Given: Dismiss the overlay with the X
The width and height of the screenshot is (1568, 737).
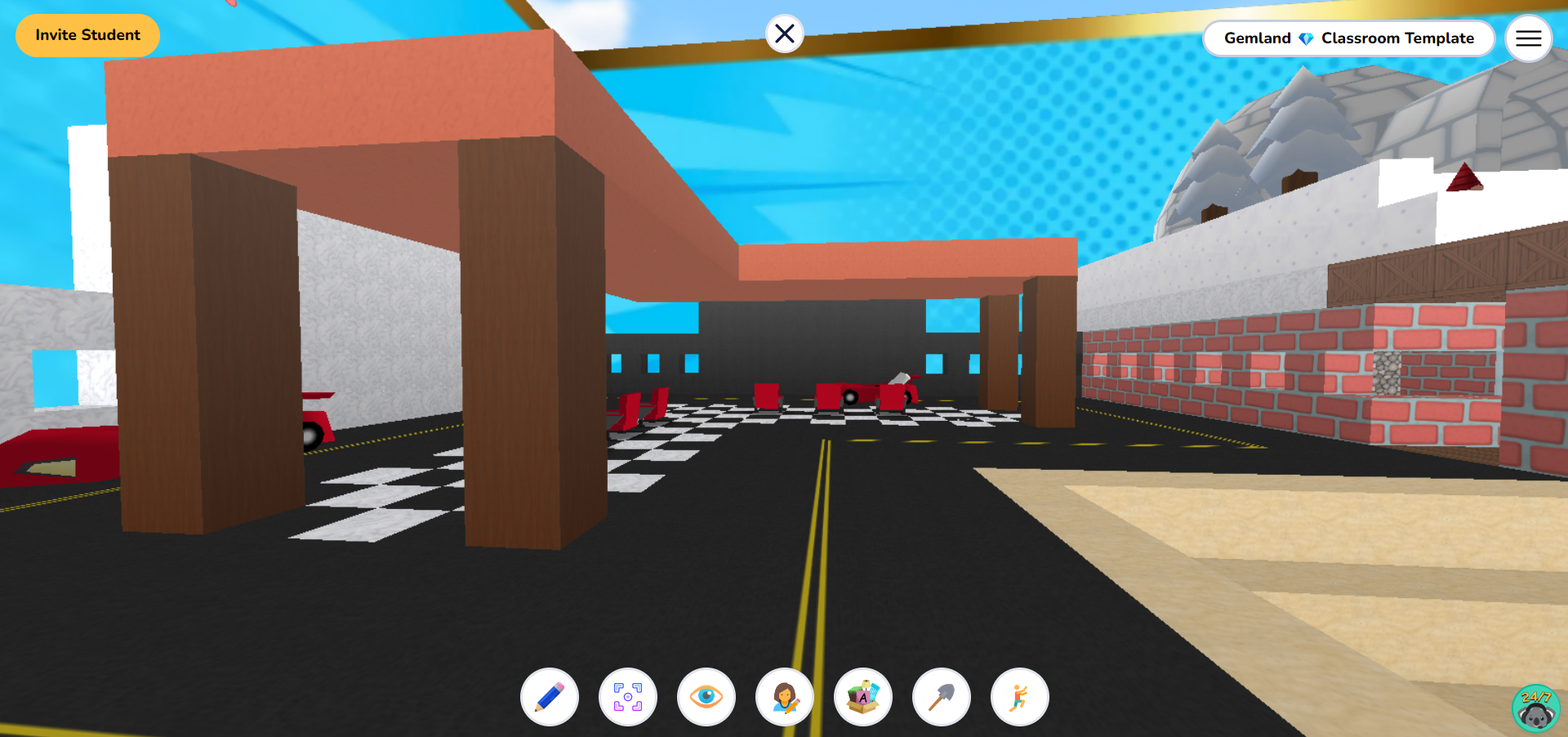Looking at the screenshot, I should coord(784,33).
